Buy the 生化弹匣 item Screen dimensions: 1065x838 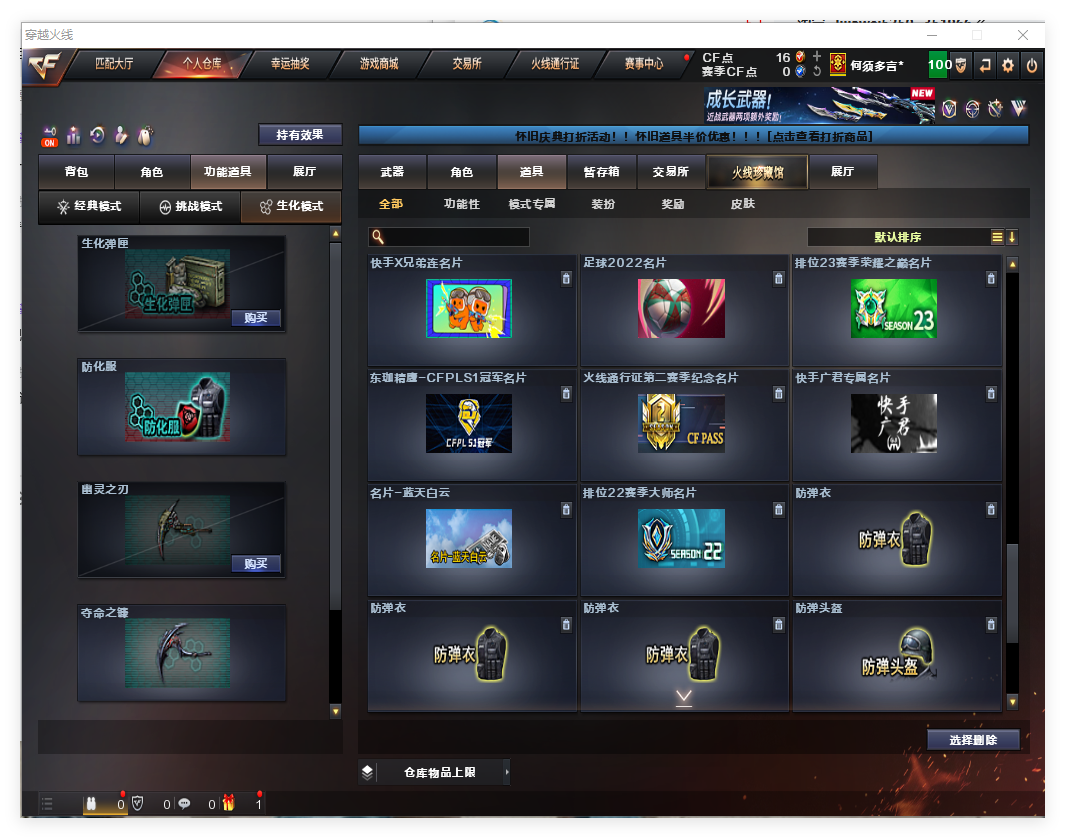(256, 318)
